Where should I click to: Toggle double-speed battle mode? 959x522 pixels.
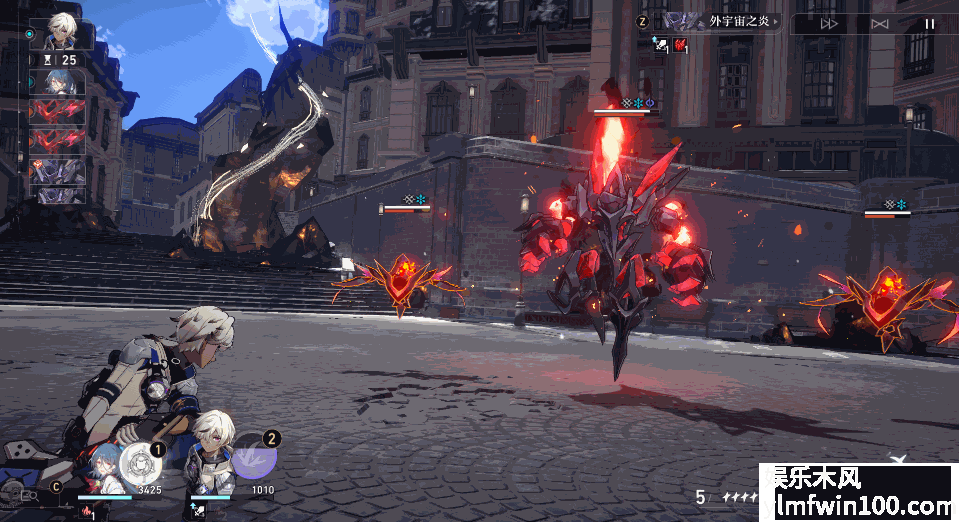click(x=829, y=23)
